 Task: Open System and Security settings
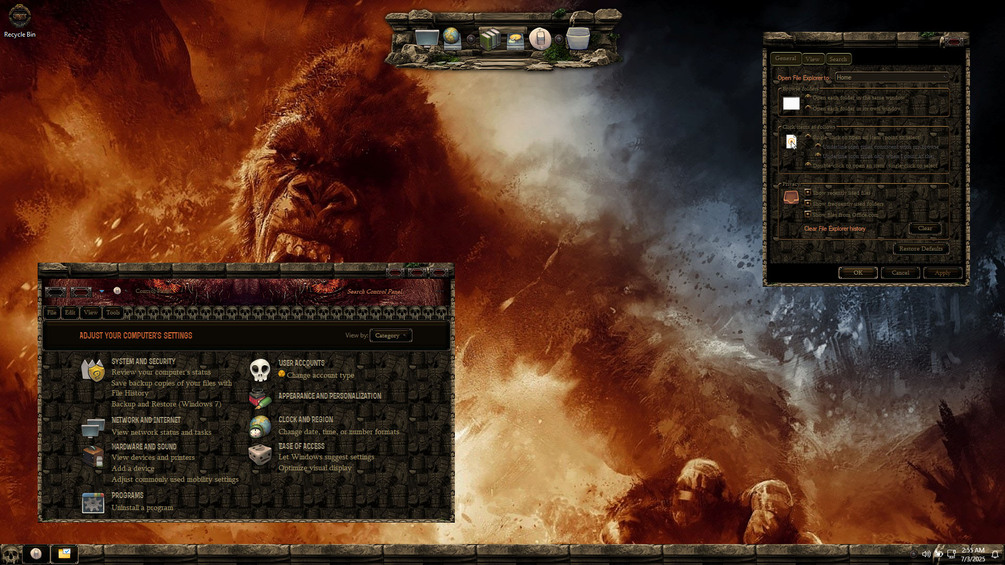click(143, 361)
